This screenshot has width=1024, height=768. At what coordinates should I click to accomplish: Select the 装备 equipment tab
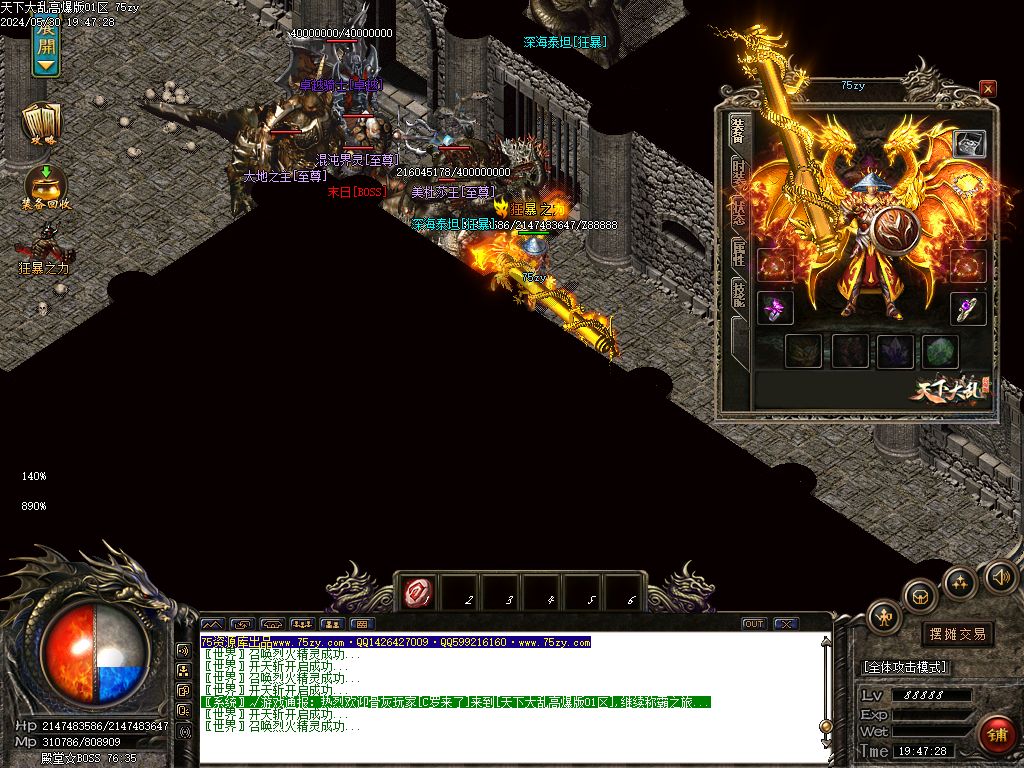(x=738, y=131)
